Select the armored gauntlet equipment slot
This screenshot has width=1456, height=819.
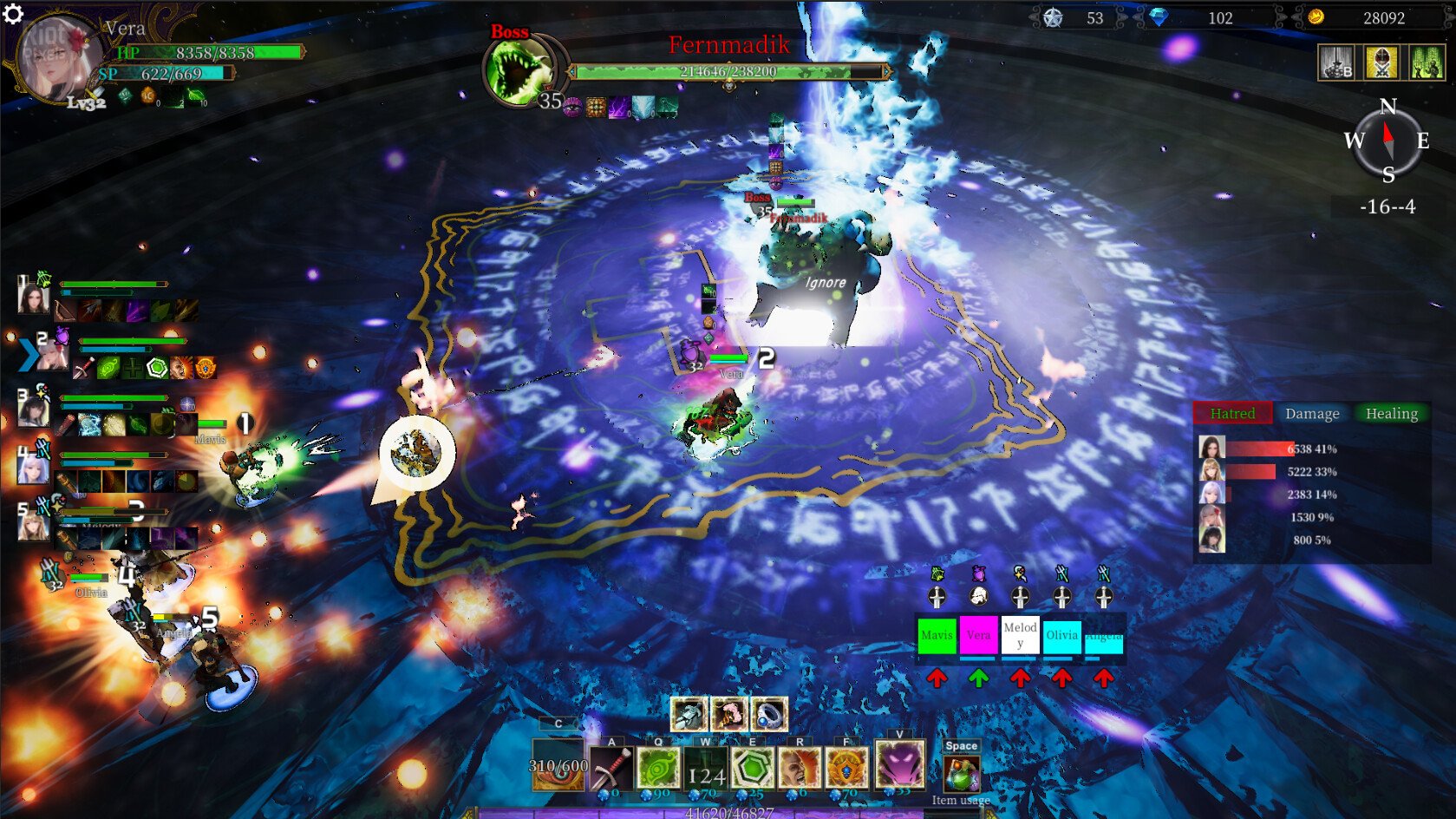tap(689, 714)
